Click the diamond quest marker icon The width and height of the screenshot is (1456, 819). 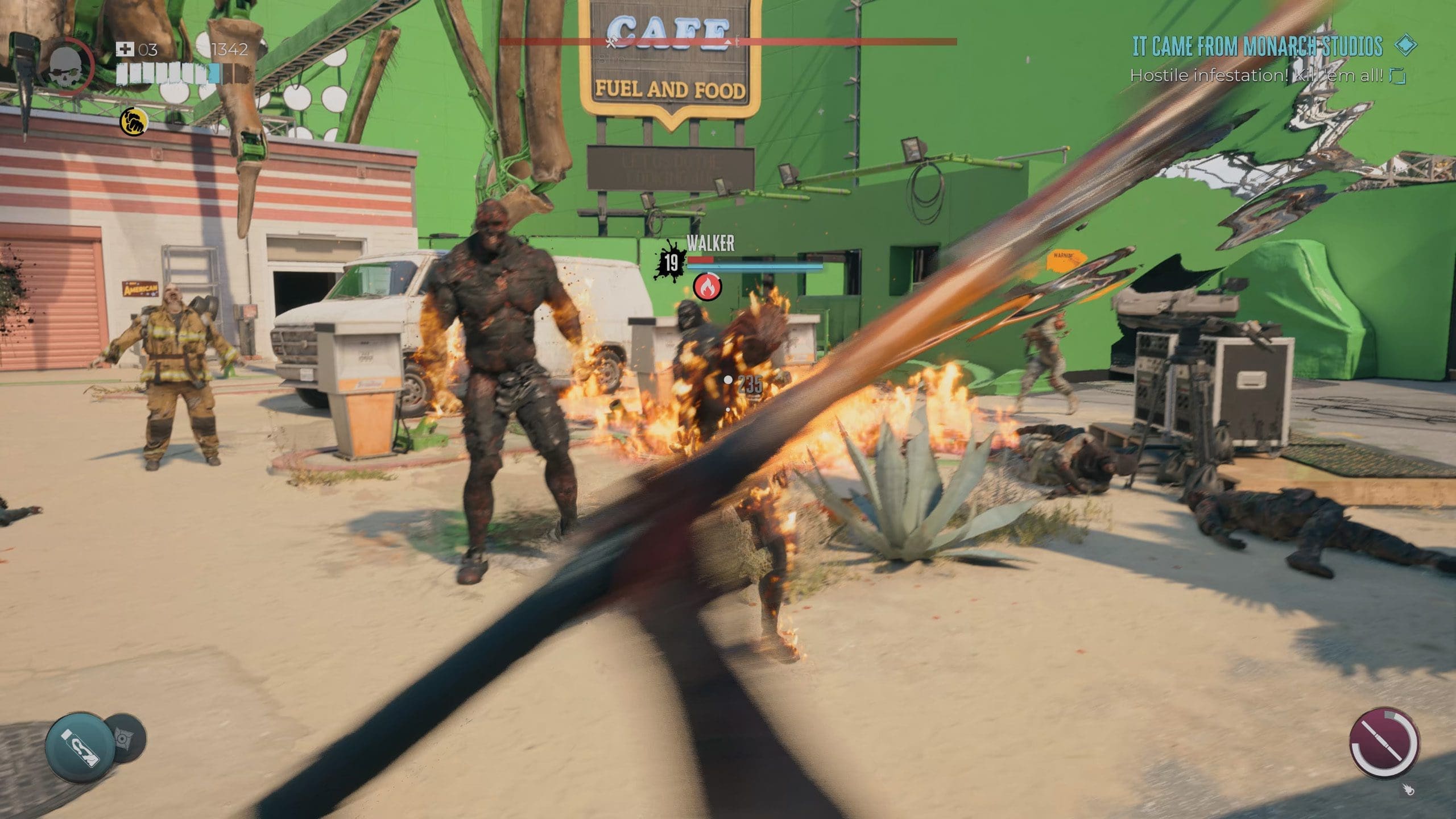tap(1406, 46)
